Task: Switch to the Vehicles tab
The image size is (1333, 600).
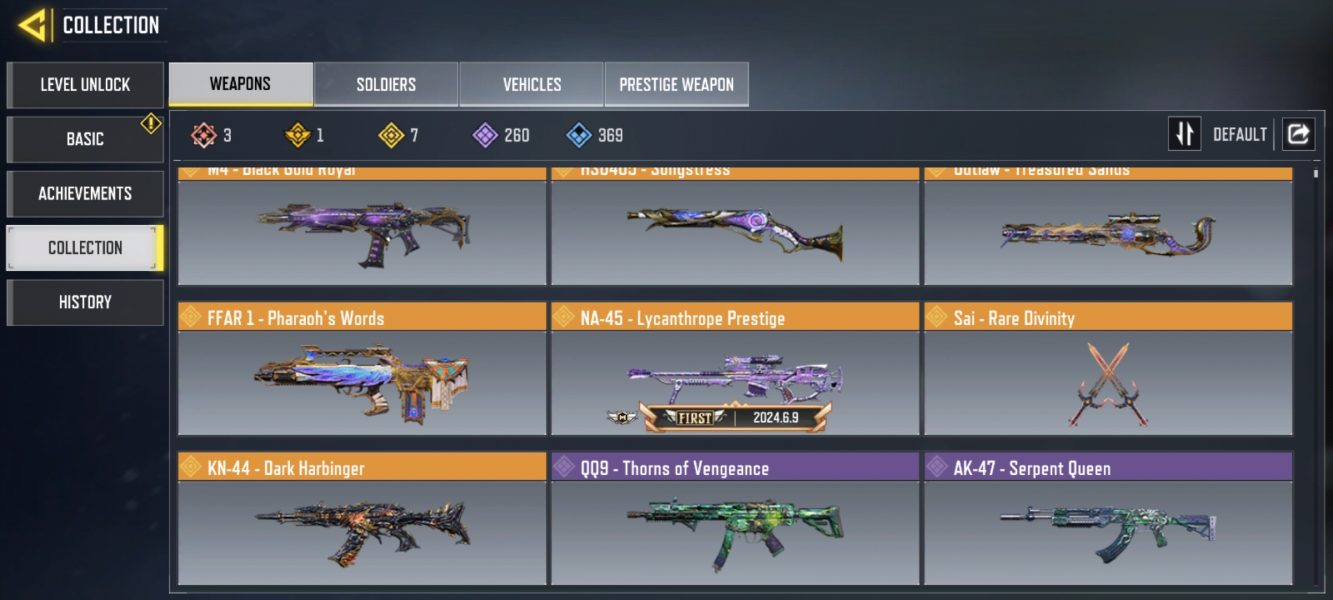Action: tap(531, 84)
